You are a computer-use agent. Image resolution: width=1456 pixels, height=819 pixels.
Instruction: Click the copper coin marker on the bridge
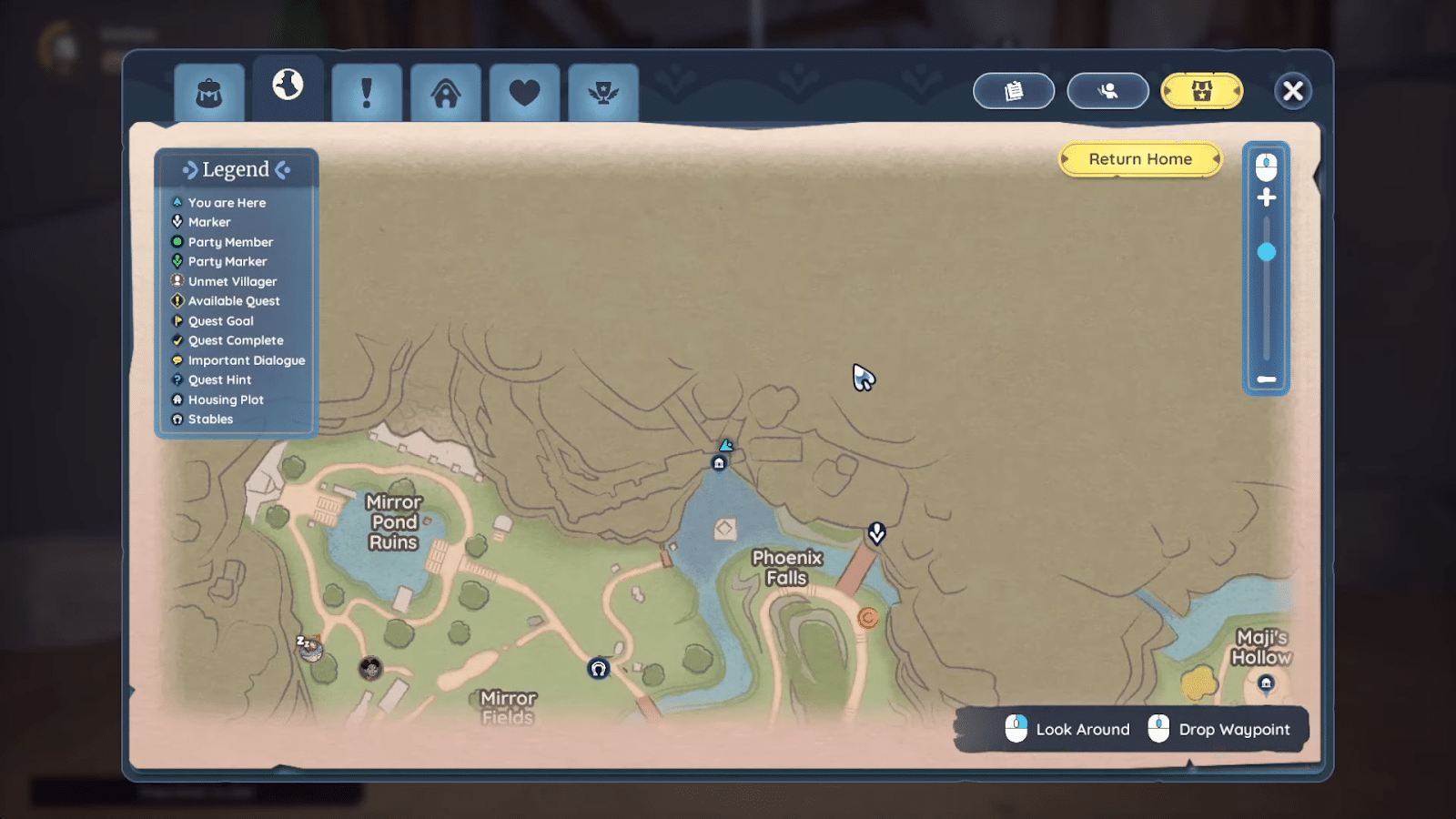[866, 618]
